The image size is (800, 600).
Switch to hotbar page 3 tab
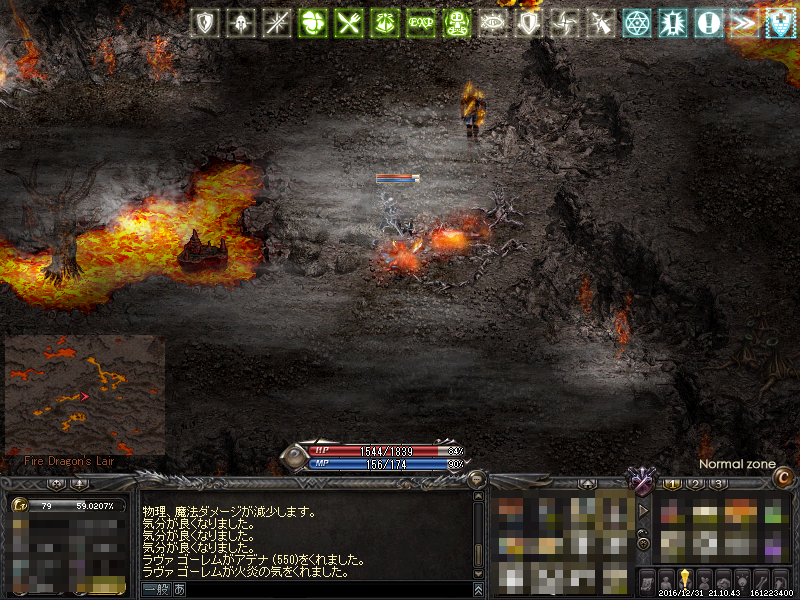718,484
